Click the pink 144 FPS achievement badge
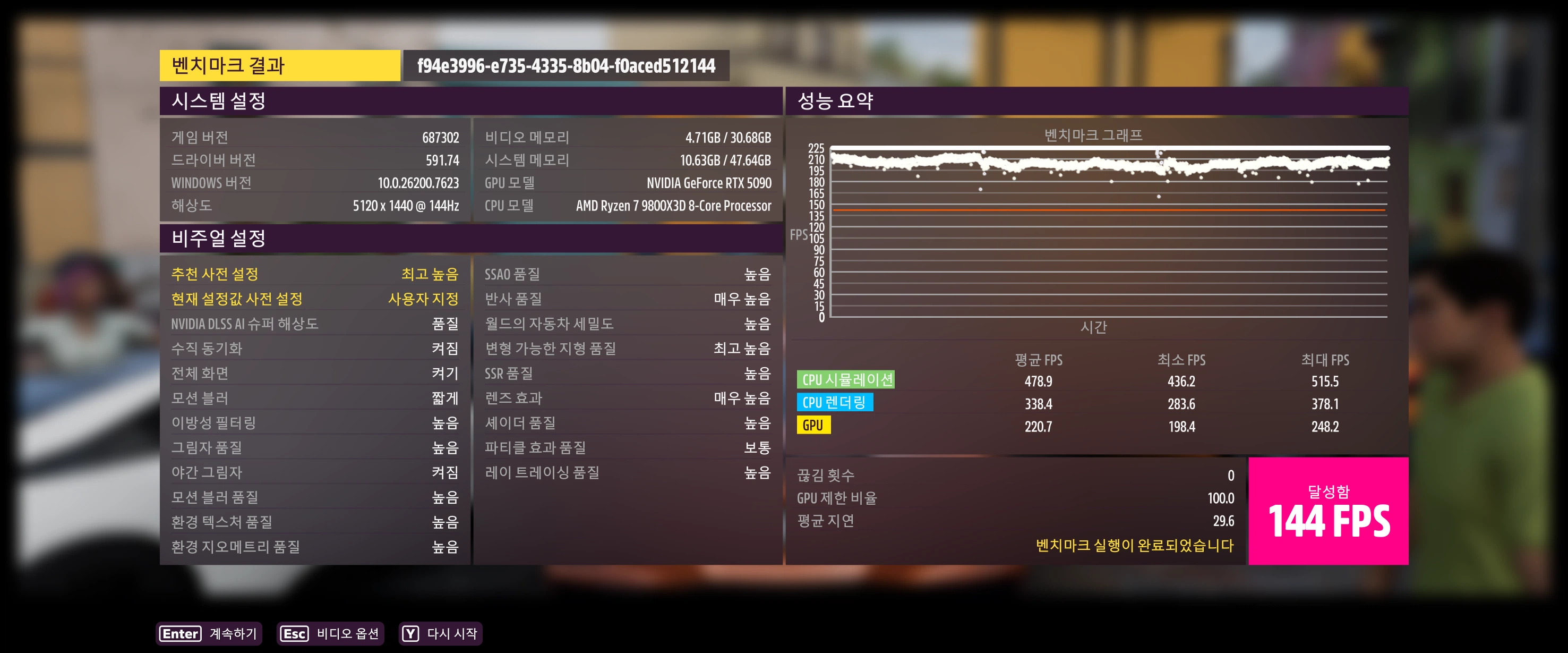The width and height of the screenshot is (1568, 653). (1331, 511)
